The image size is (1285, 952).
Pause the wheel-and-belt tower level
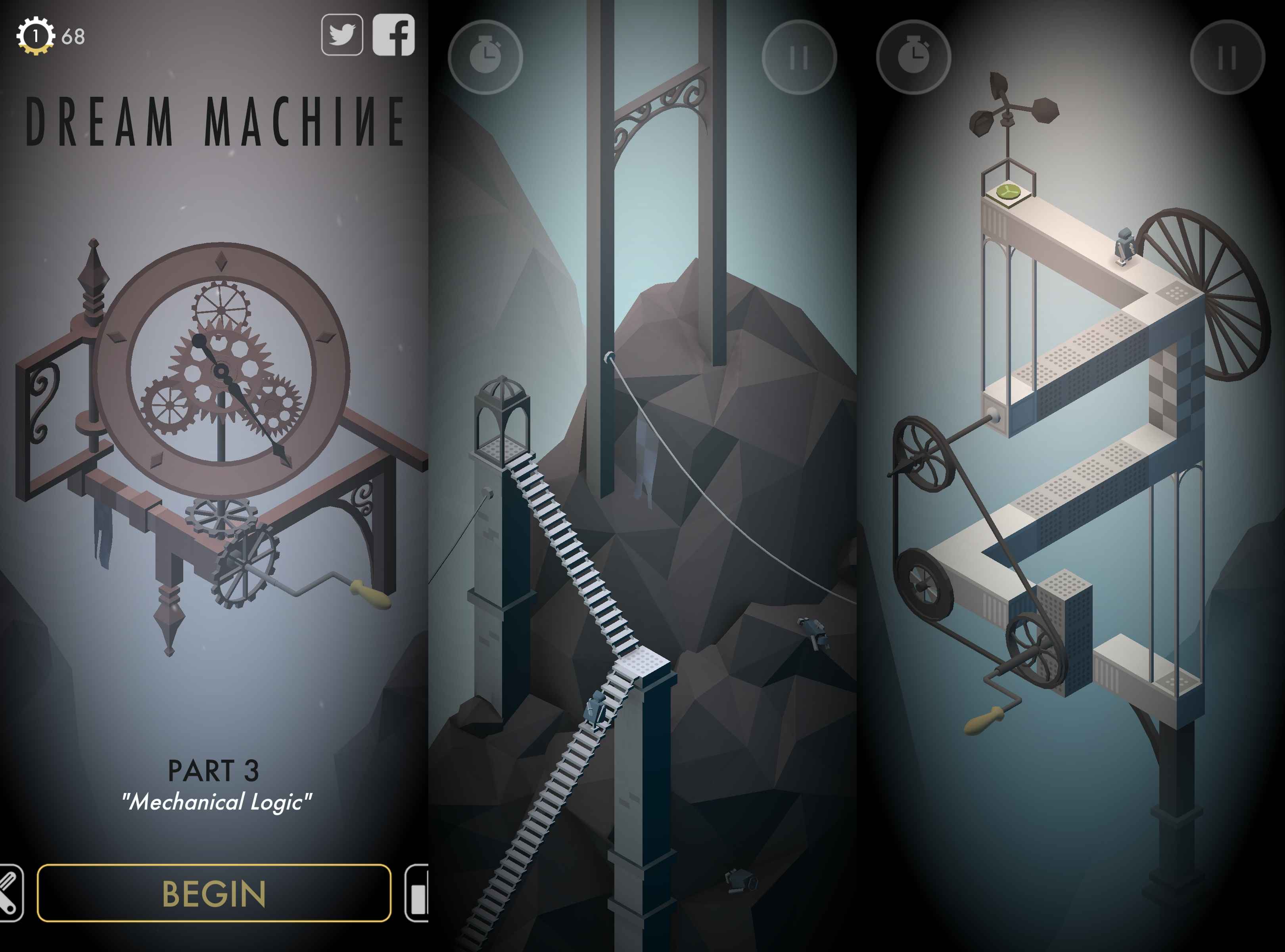[1227, 57]
